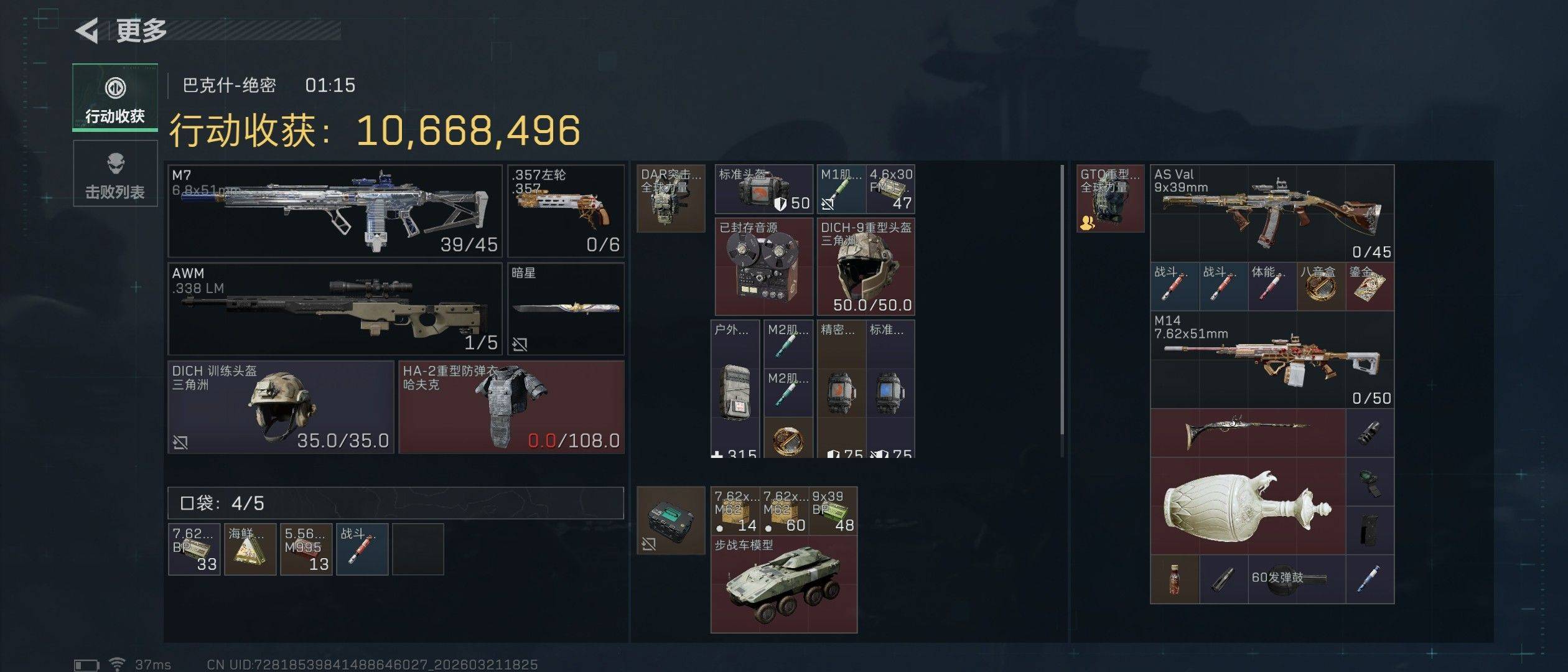Select the 八音盒 music box item
Image resolution: width=1568 pixels, height=672 pixels.
pos(1320,286)
